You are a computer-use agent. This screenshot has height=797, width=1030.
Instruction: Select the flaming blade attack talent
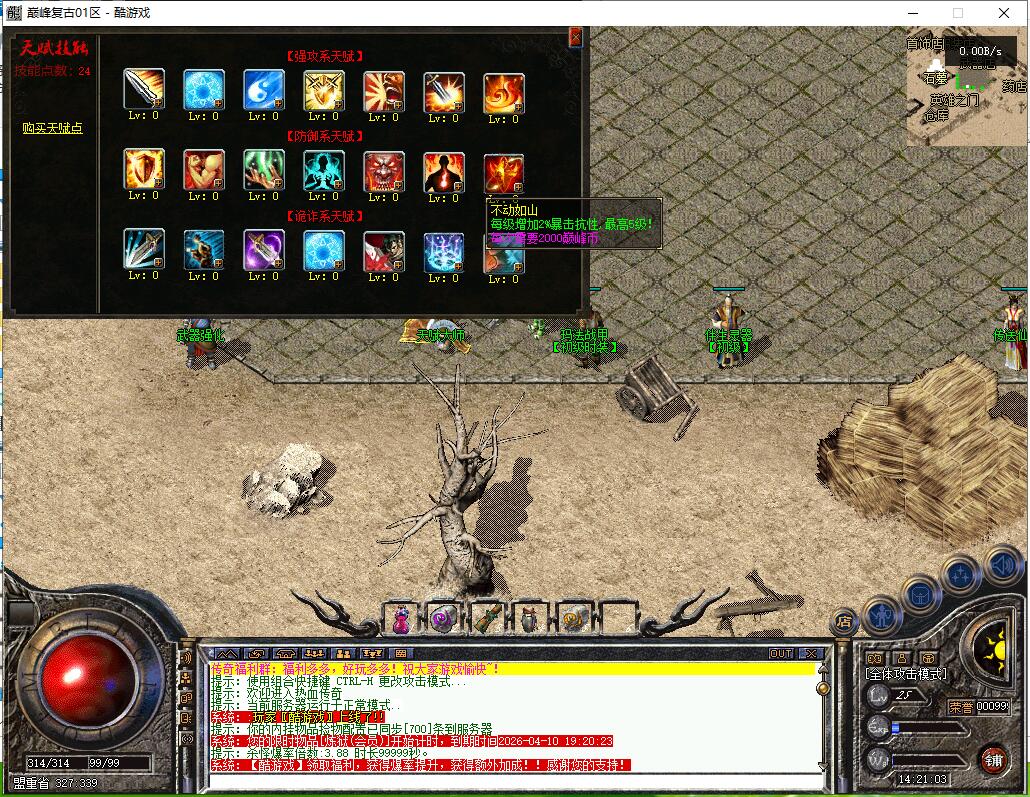[444, 91]
